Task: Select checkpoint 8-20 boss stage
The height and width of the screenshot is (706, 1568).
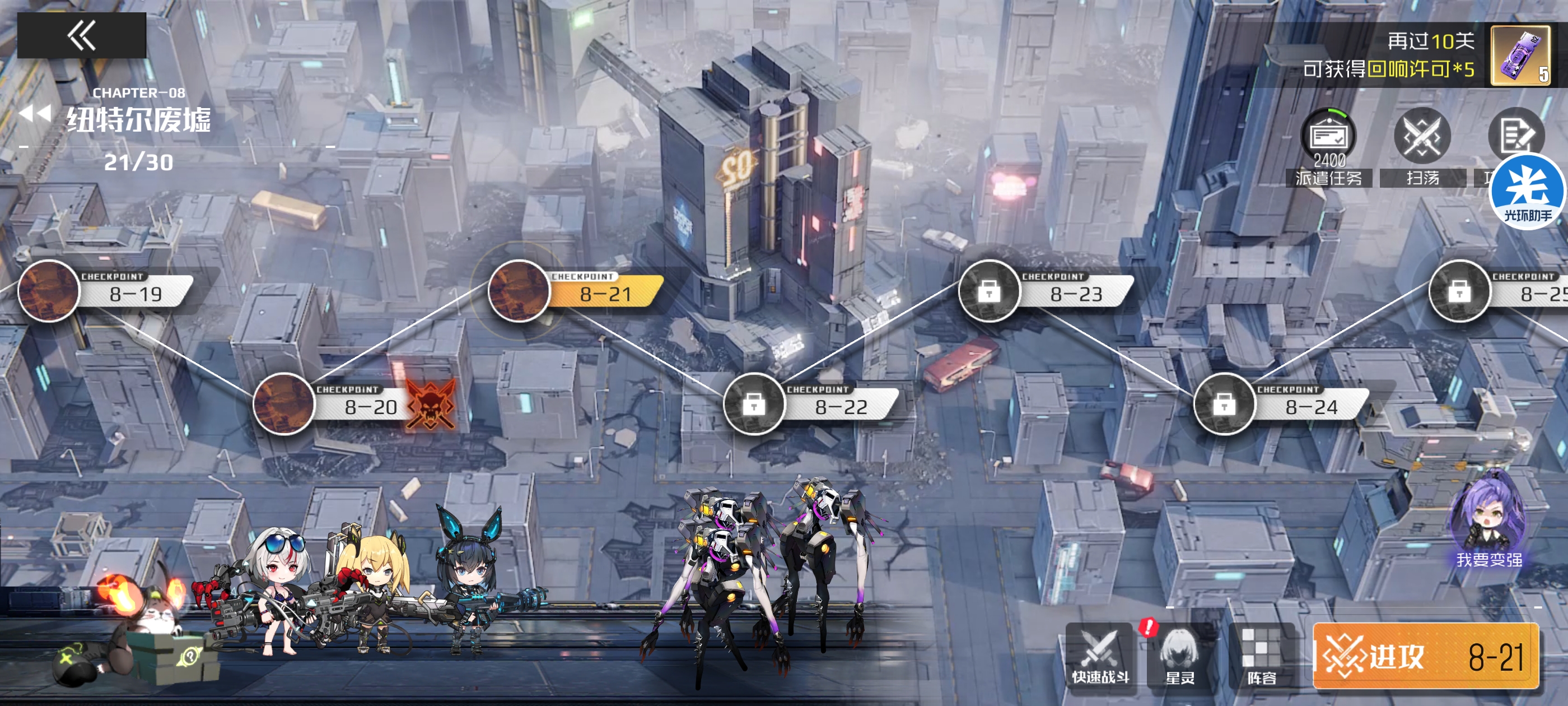Action: (x=284, y=404)
